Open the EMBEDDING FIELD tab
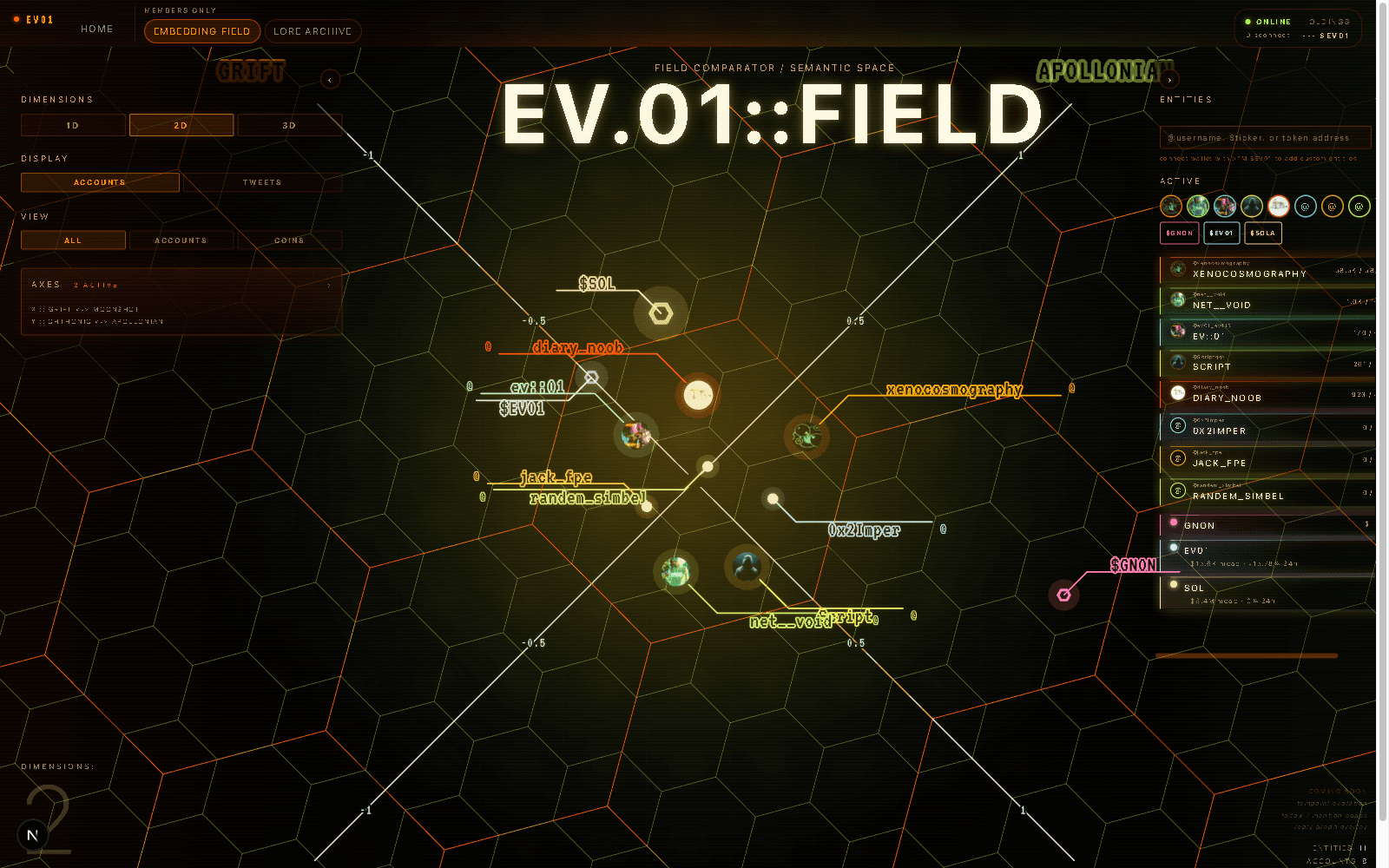Viewport: 1389px width, 868px height. click(201, 30)
